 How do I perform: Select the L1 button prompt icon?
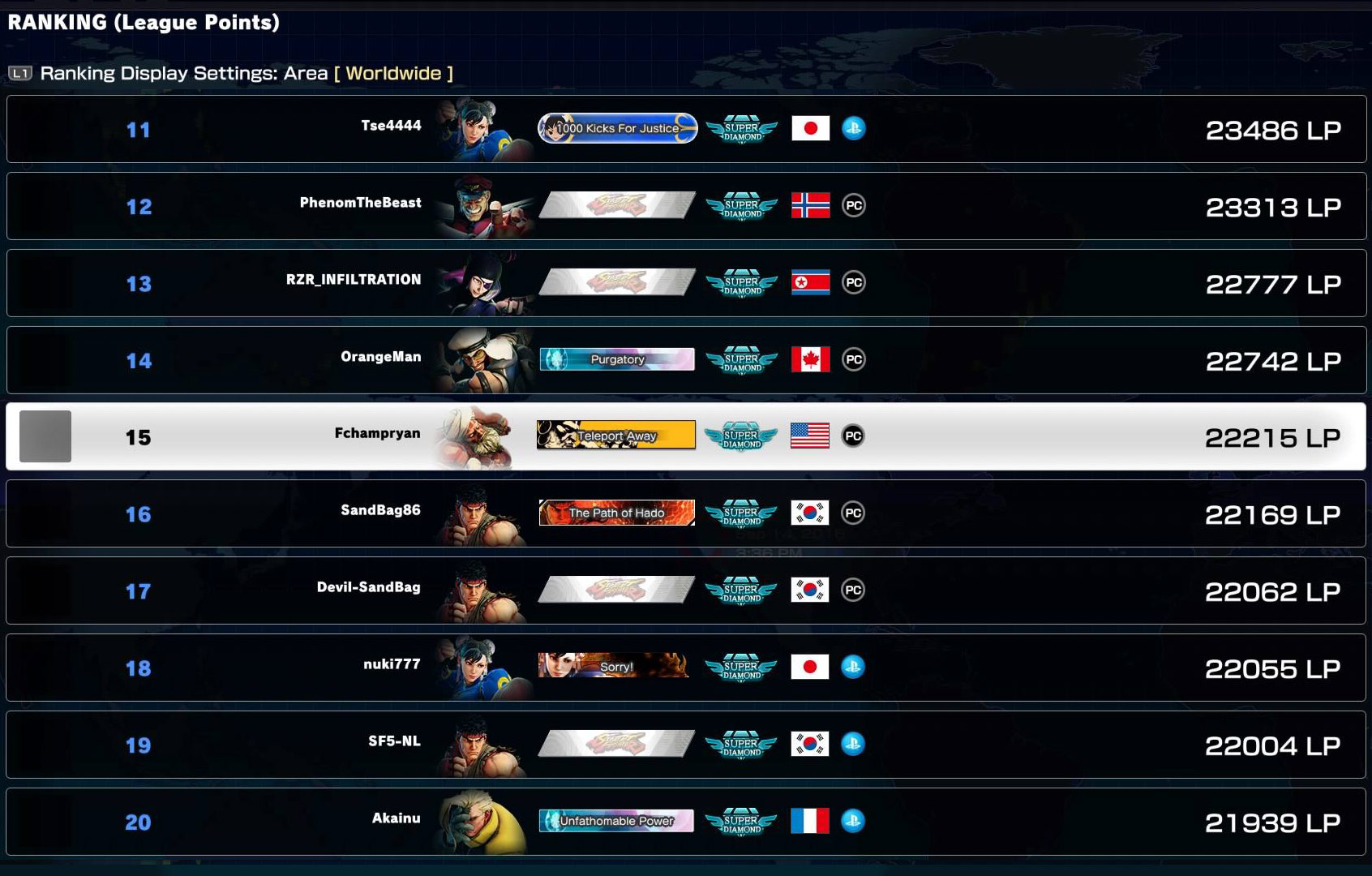click(x=22, y=72)
